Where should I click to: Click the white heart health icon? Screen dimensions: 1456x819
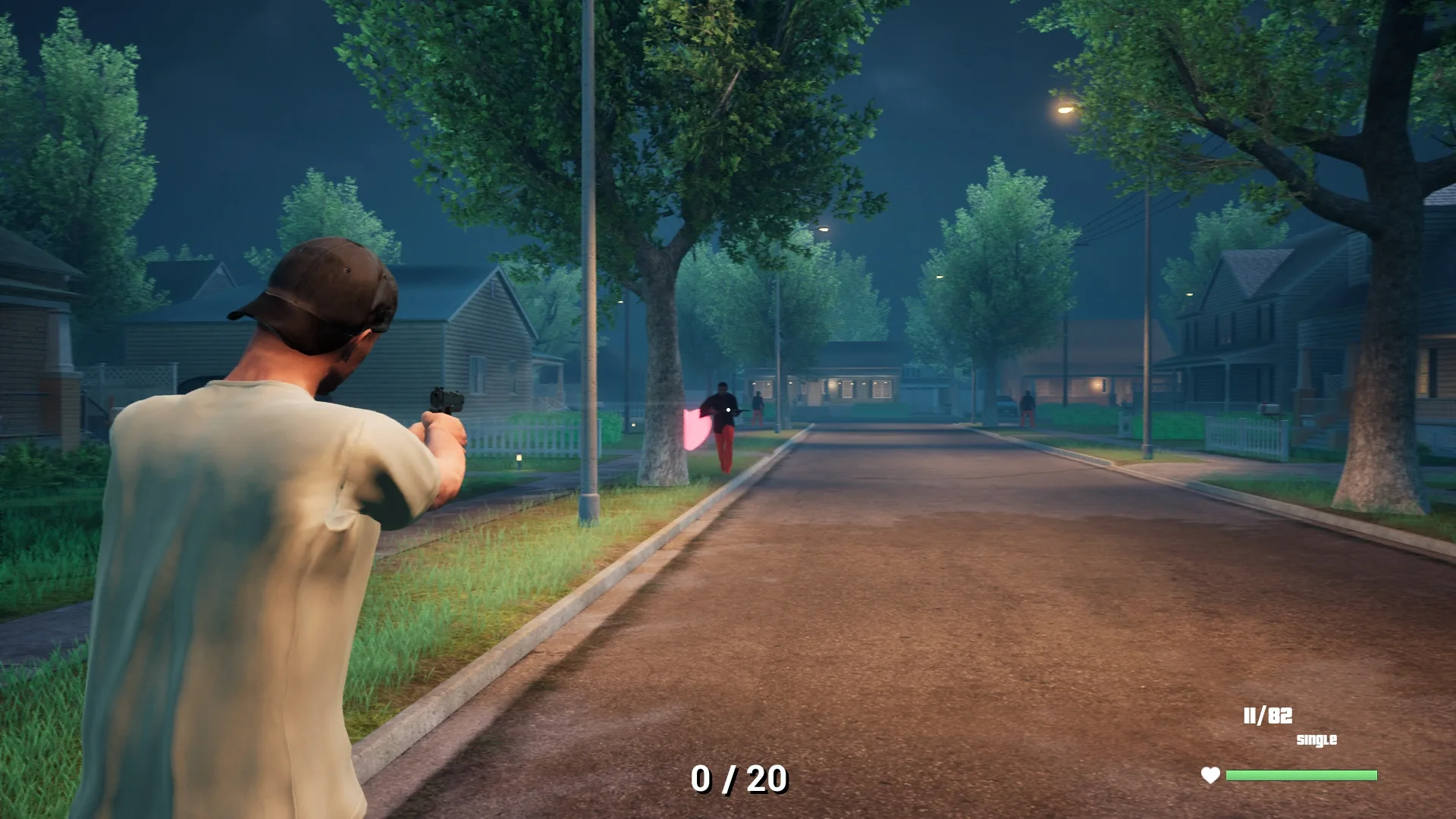[1210, 774]
